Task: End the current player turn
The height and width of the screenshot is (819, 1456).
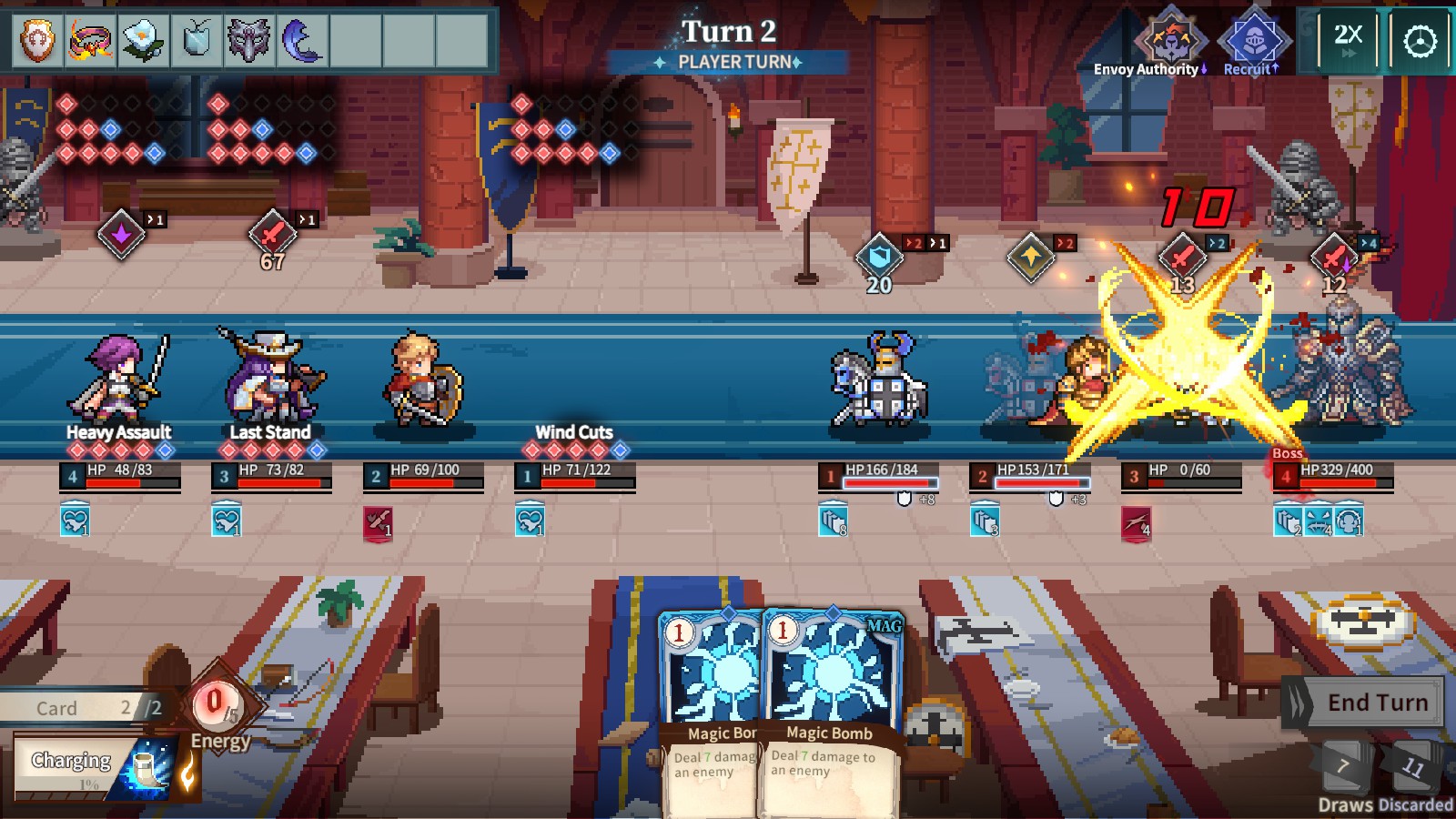Action: click(1363, 703)
